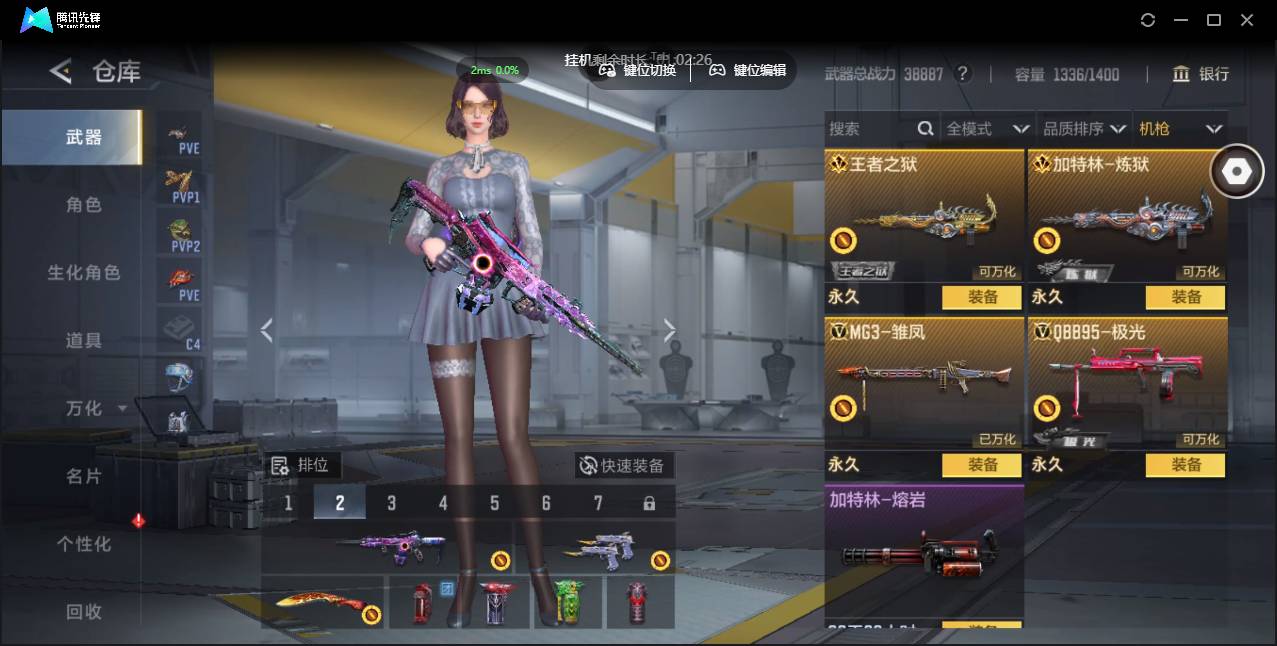Open the 机枪 weapon type dropdown
This screenshot has height=646, width=1277.
[x=1181, y=129]
